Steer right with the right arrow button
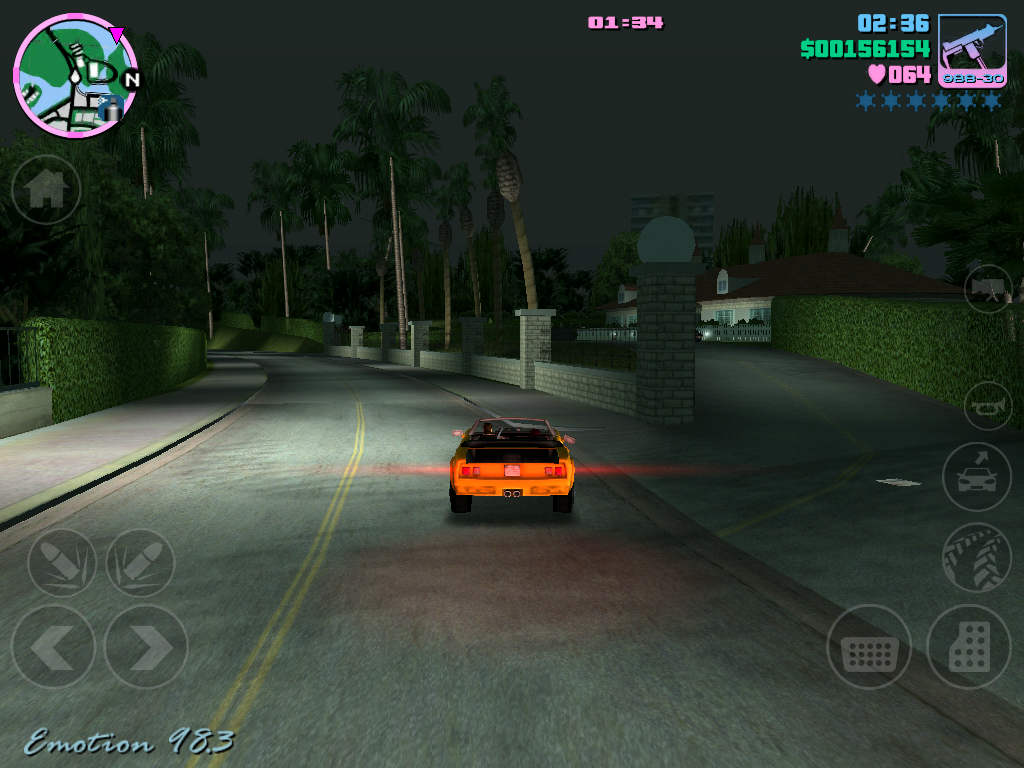1024x768 pixels. [146, 647]
